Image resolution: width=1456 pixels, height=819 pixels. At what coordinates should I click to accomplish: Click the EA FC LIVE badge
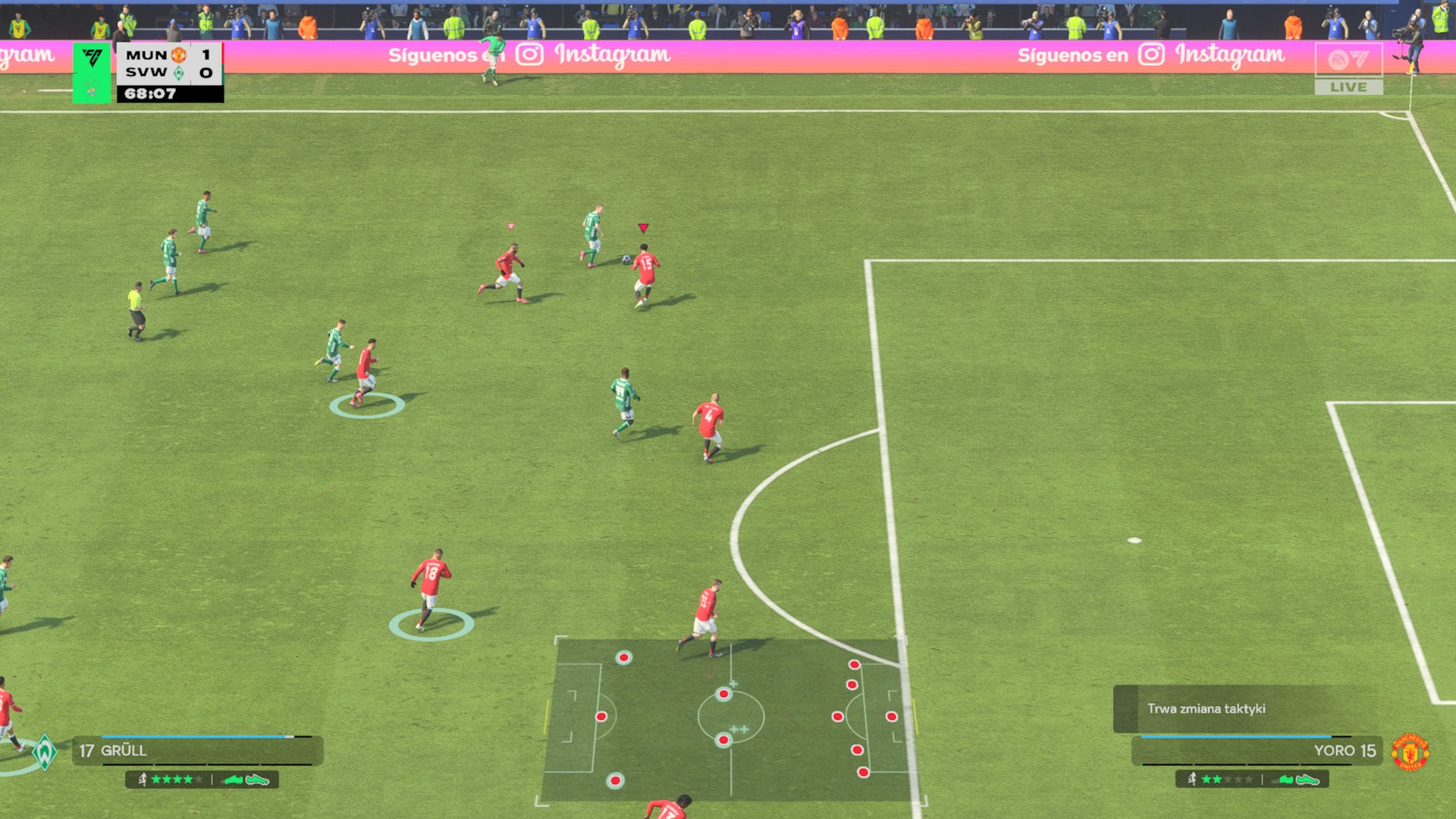coord(1348,69)
